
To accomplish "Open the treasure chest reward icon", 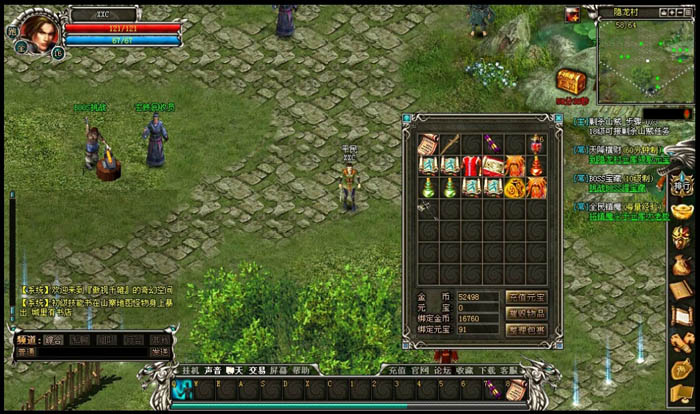I will [571, 82].
